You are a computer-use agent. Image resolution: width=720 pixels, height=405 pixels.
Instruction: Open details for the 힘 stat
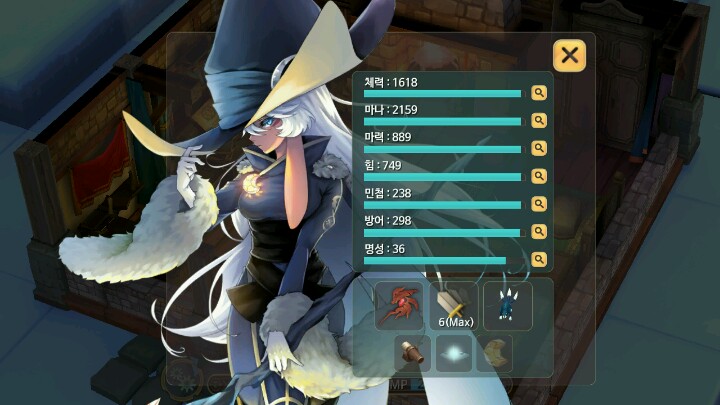click(x=539, y=176)
